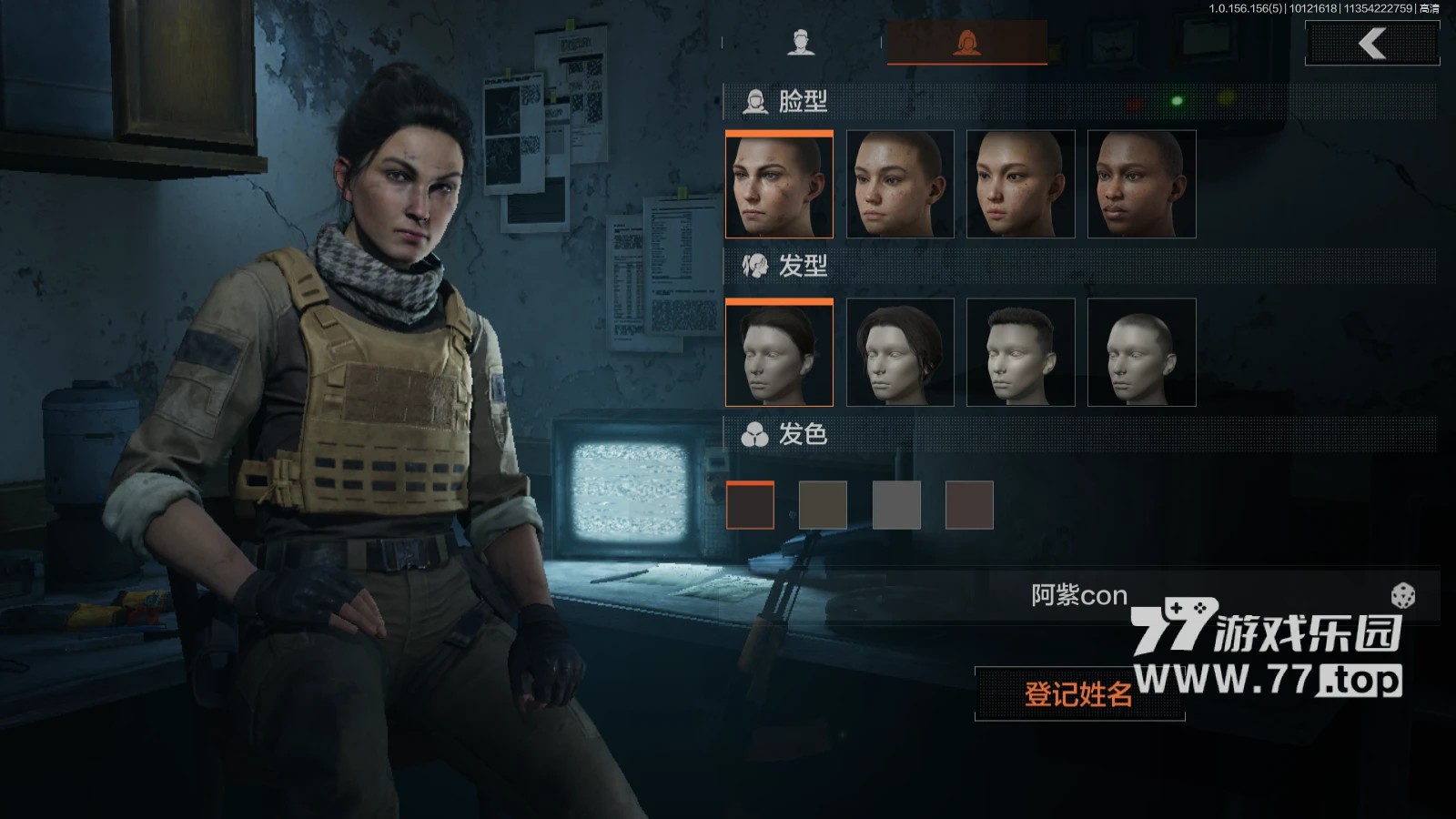Switch to the male character tab
The width and height of the screenshot is (1456, 819).
(801, 43)
